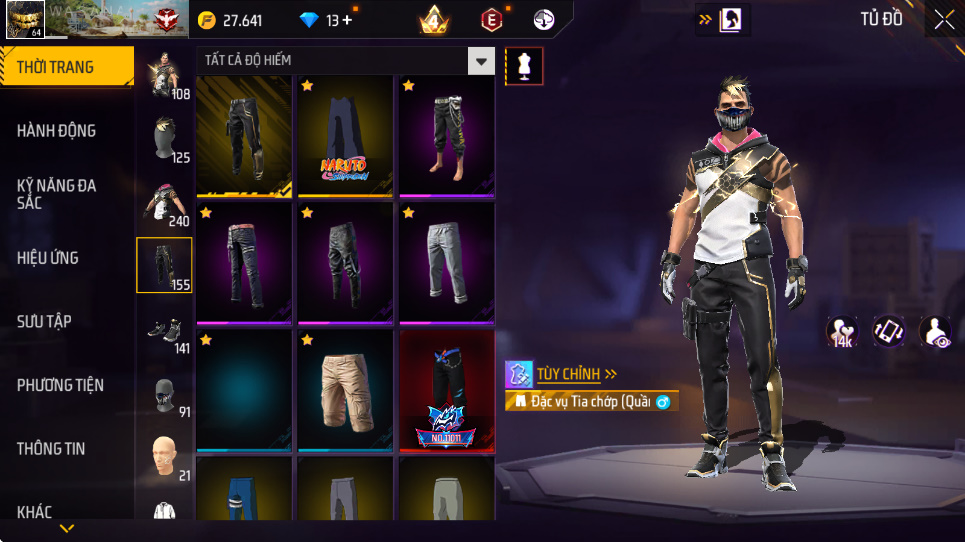The image size is (965, 542).
Task: Toggle the character visibility eye icon
Action: [x=935, y=332]
